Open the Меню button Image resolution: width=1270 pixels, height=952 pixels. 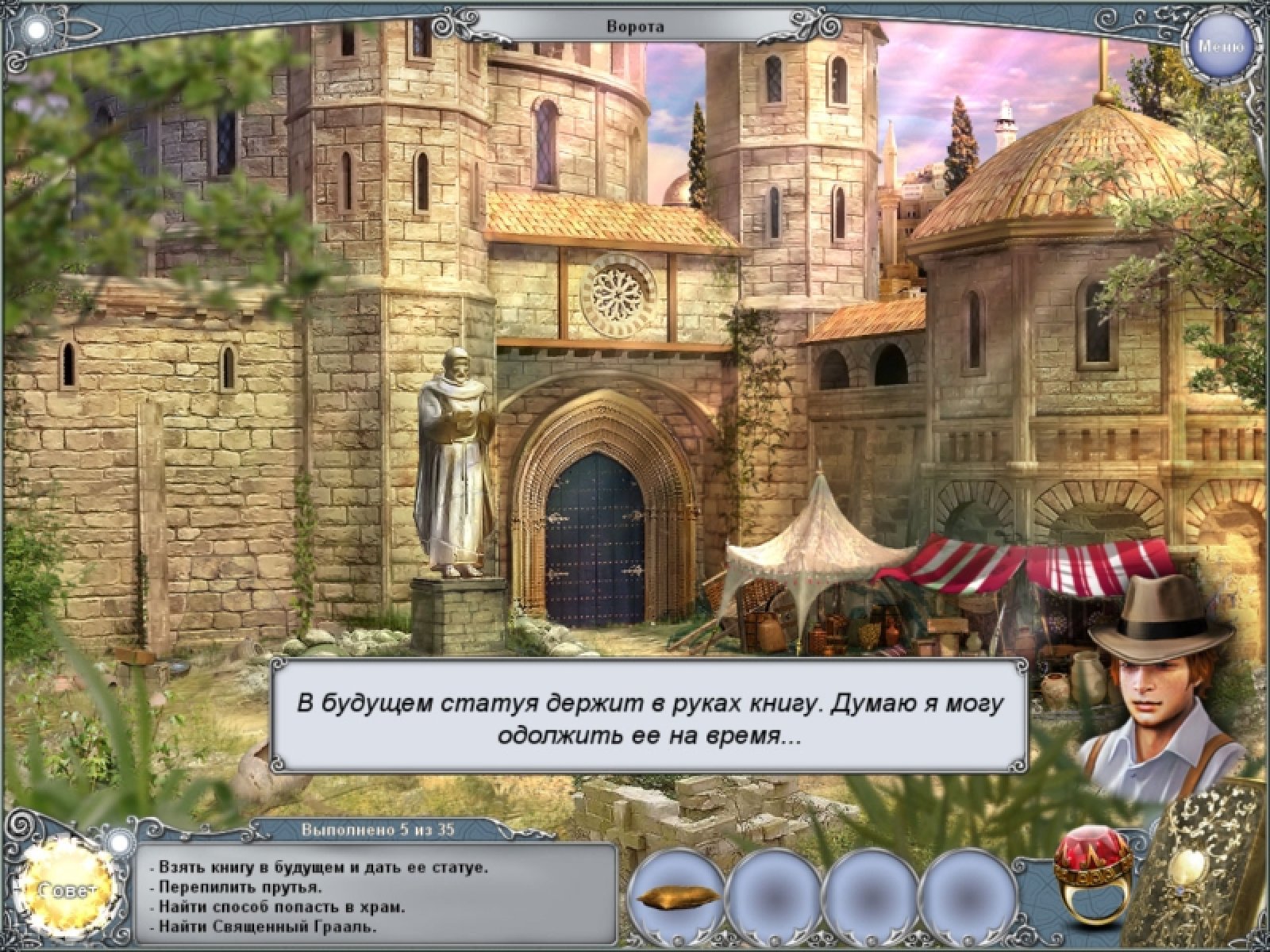tap(1221, 45)
